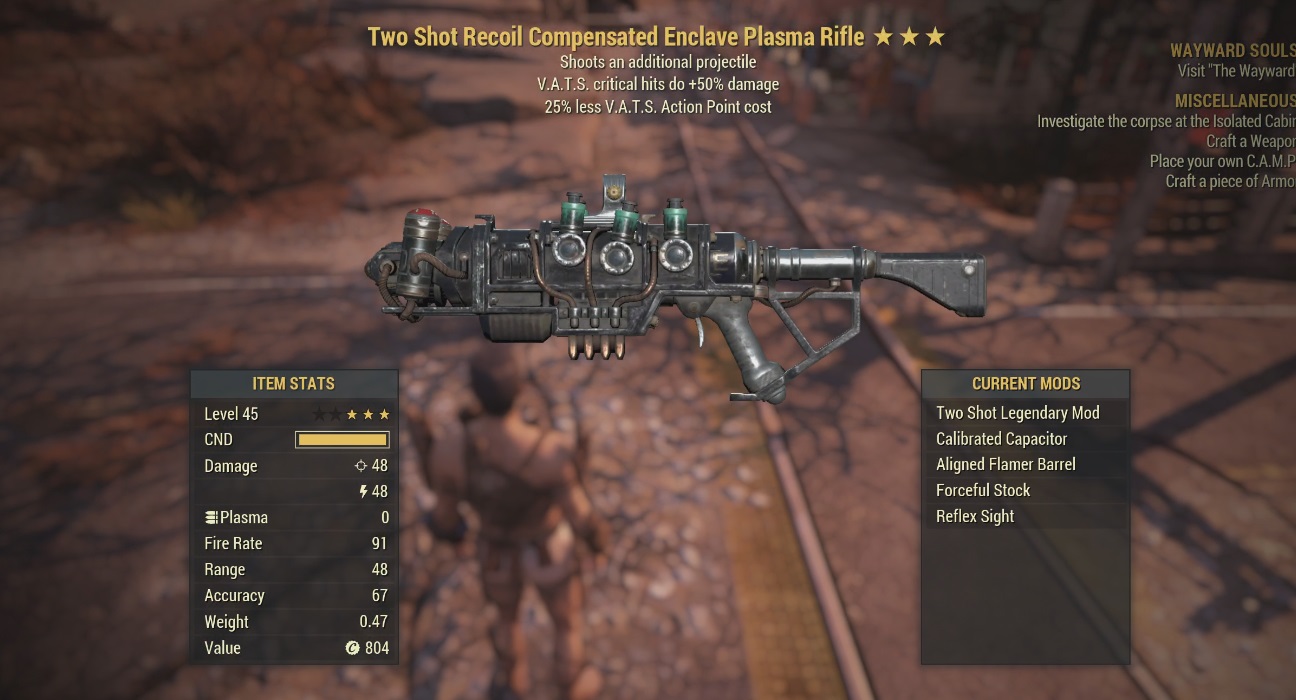Select the Craft a piece of Armor objective
The height and width of the screenshot is (700, 1296).
point(1230,182)
